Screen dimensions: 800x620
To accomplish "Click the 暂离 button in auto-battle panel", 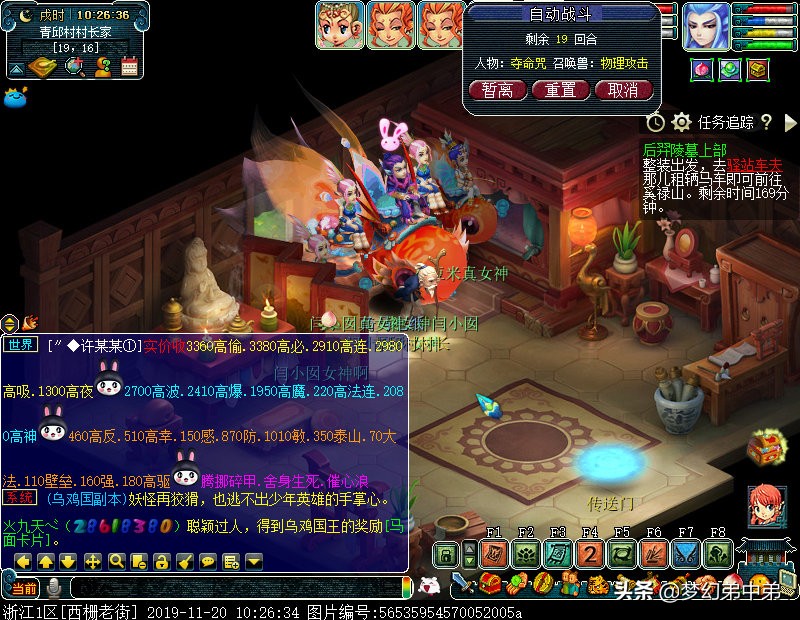I will click(x=497, y=90).
